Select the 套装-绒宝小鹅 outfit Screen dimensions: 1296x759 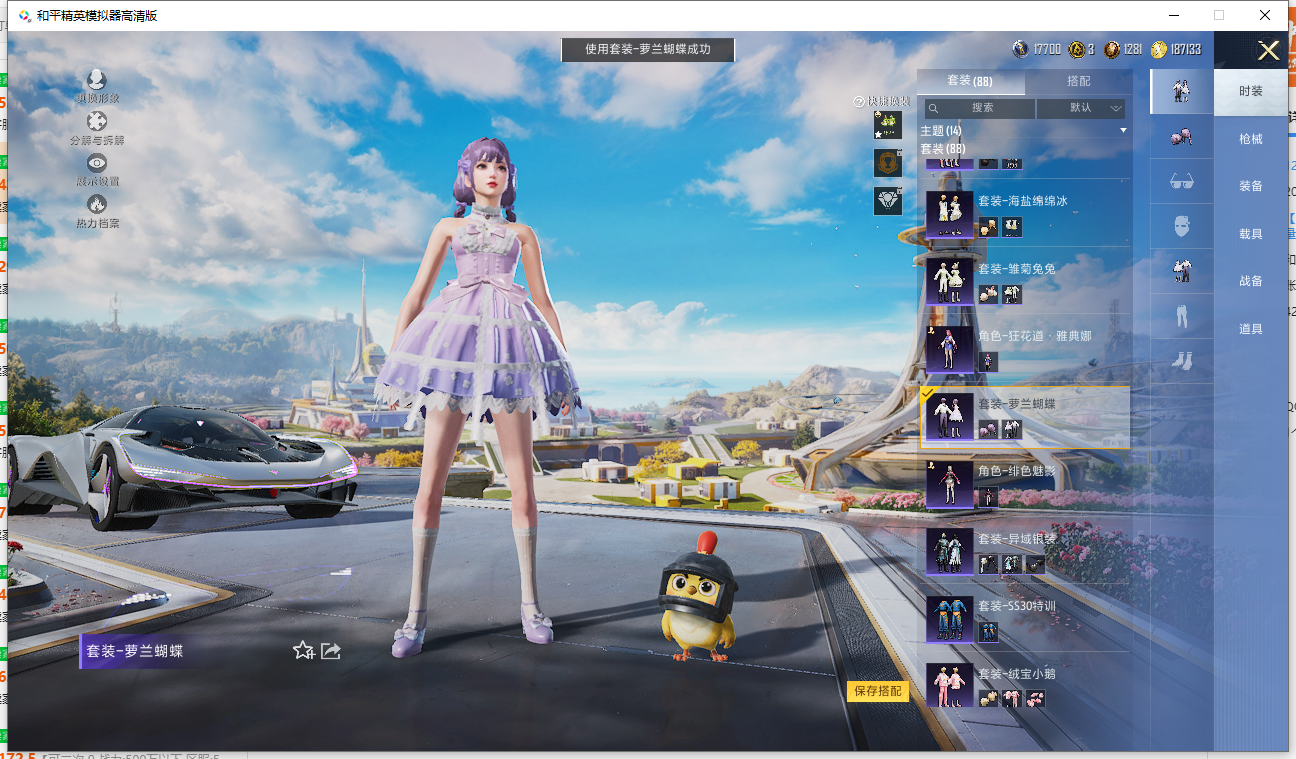tap(1023, 686)
